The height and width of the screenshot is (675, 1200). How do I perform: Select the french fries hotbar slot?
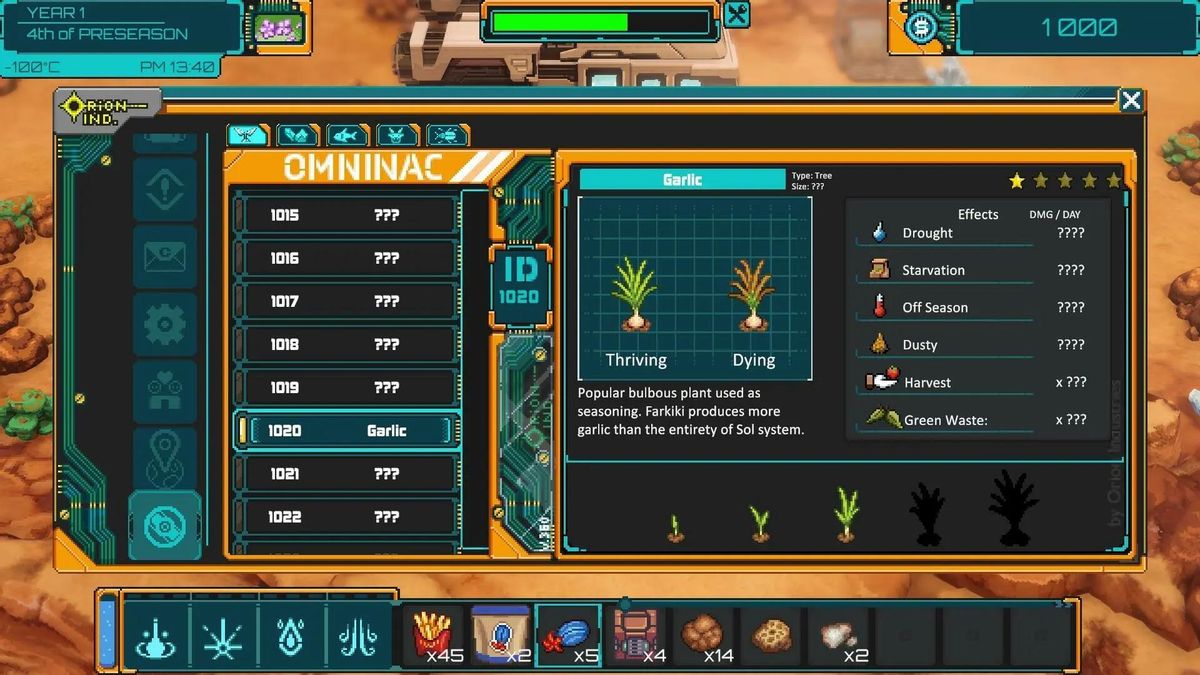point(434,635)
